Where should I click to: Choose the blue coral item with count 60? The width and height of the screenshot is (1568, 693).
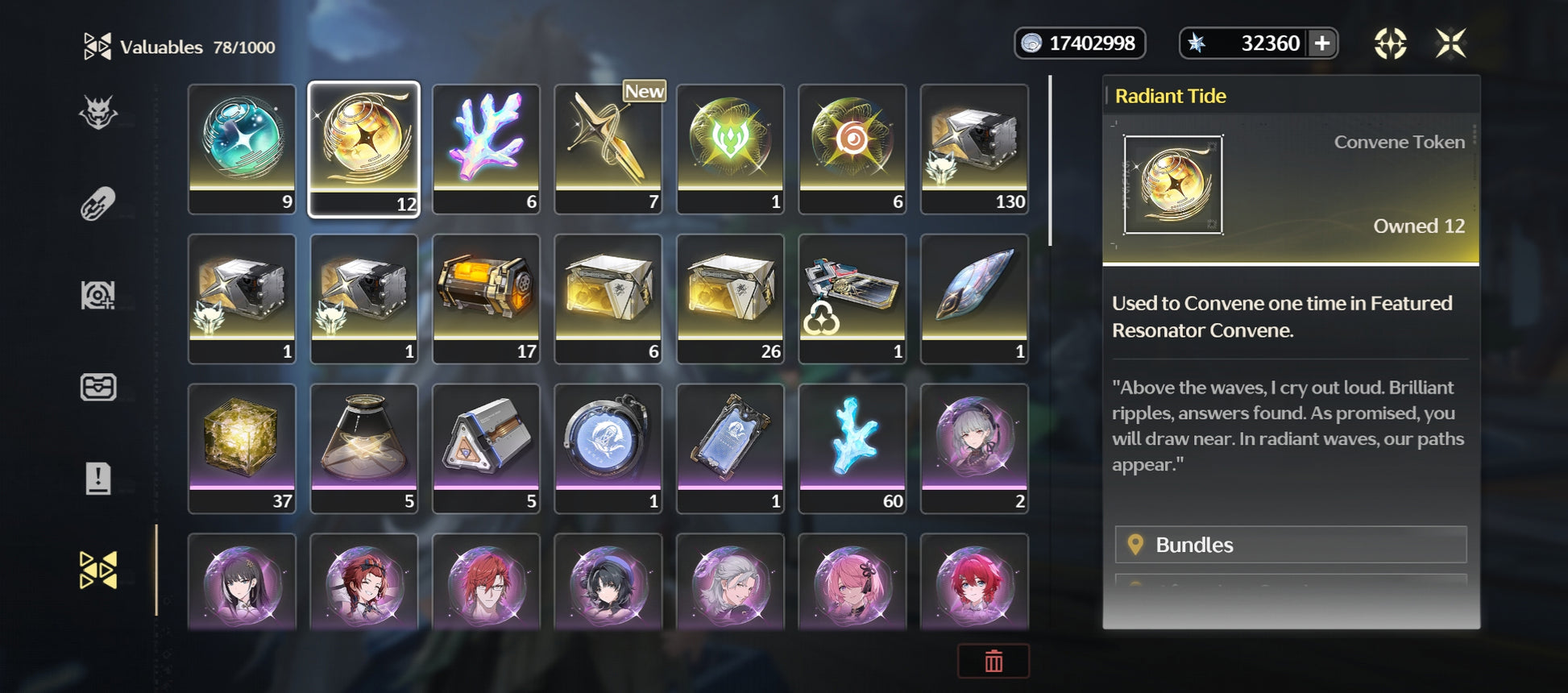(852, 448)
